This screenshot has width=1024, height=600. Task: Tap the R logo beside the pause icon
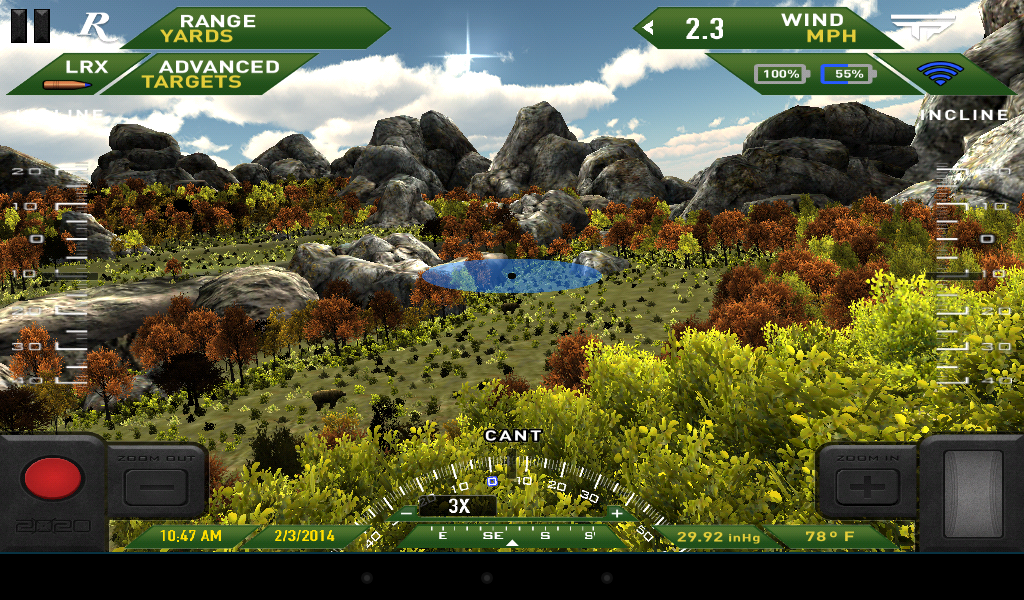click(x=95, y=26)
